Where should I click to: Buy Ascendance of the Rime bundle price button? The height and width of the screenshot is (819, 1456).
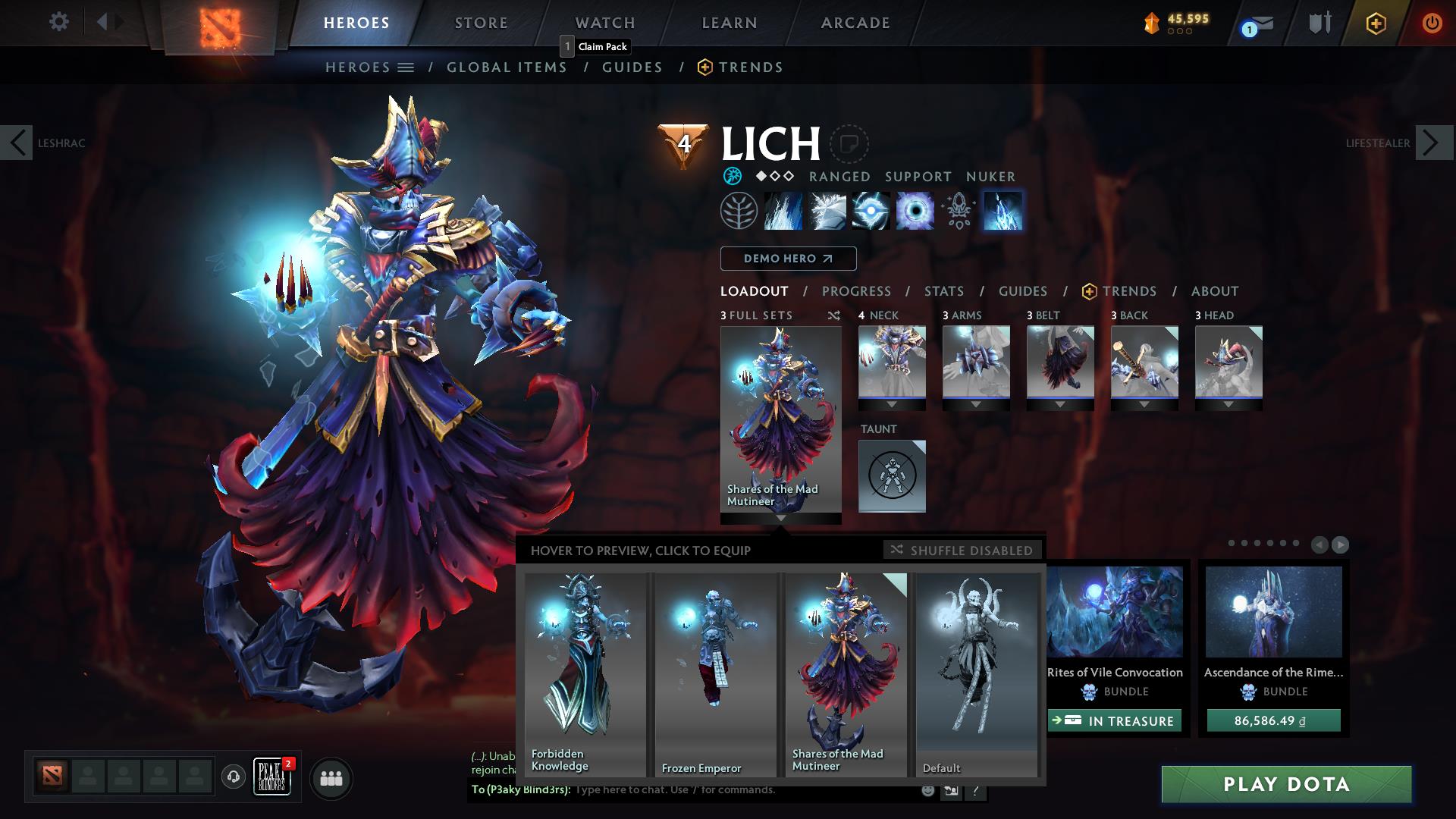[1273, 720]
